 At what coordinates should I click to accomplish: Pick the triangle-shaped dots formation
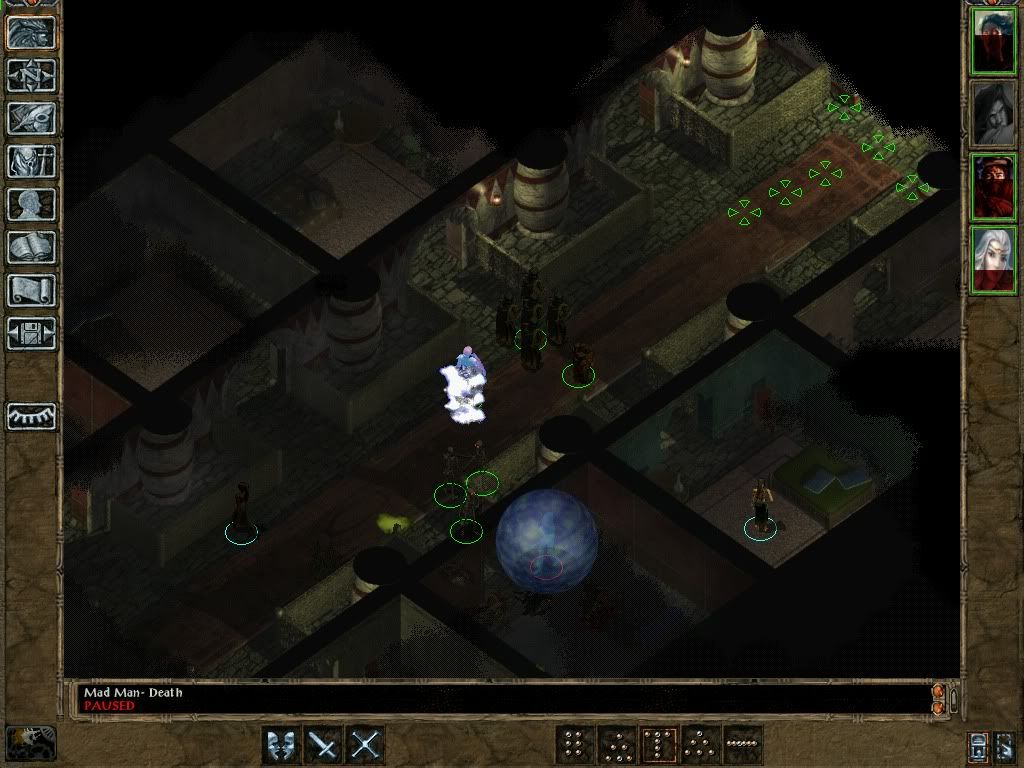pyautogui.click(x=700, y=745)
